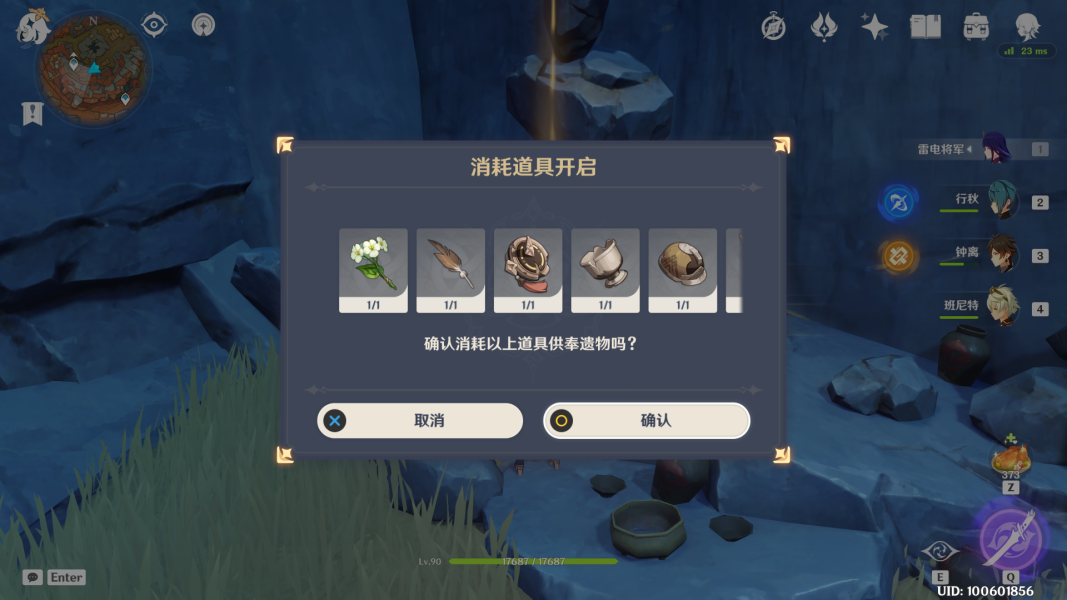Activate the elemental burst skill icon
Image resolution: width=1067 pixels, height=600 pixels.
tap(1010, 535)
